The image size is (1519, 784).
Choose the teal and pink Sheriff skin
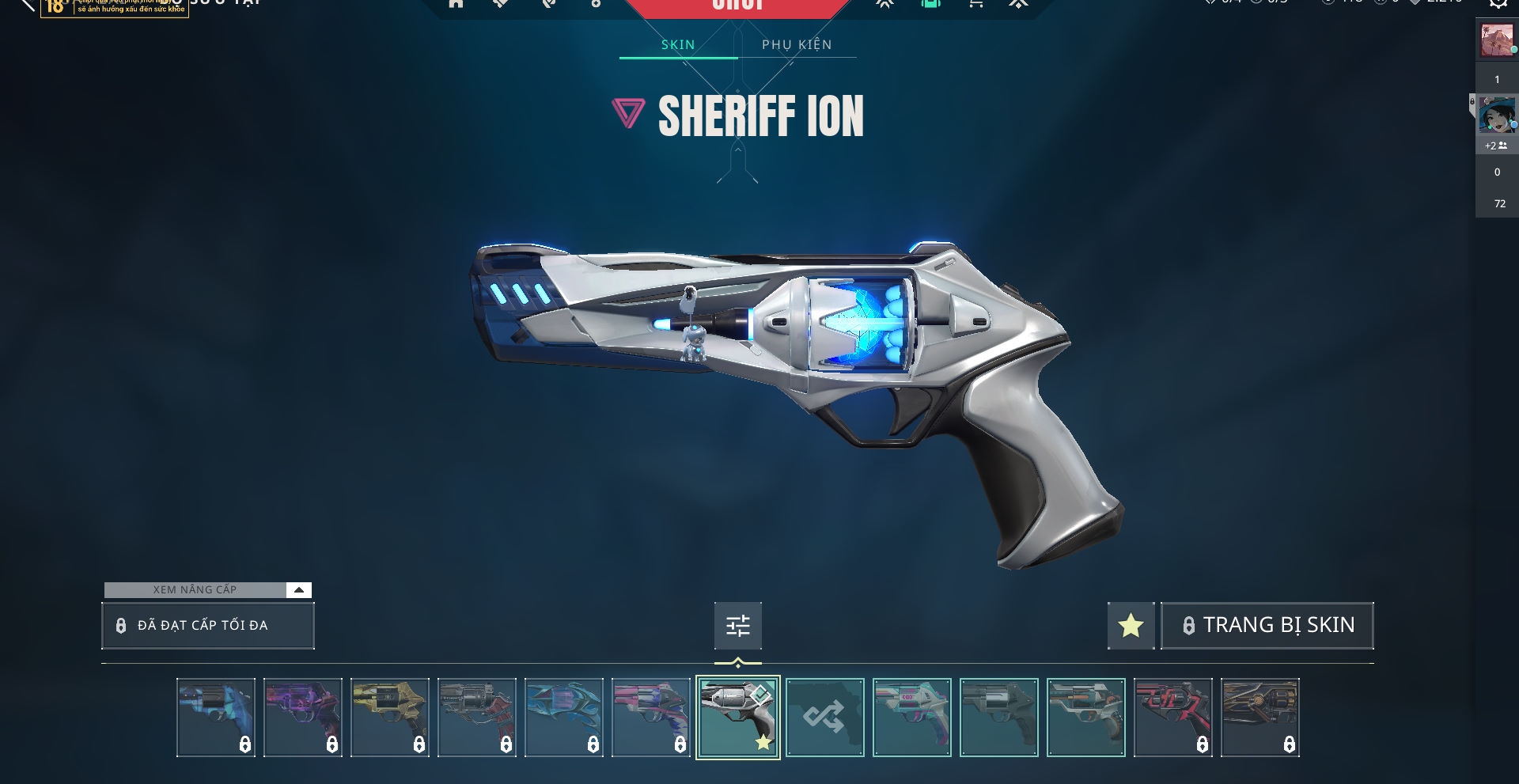point(911,718)
